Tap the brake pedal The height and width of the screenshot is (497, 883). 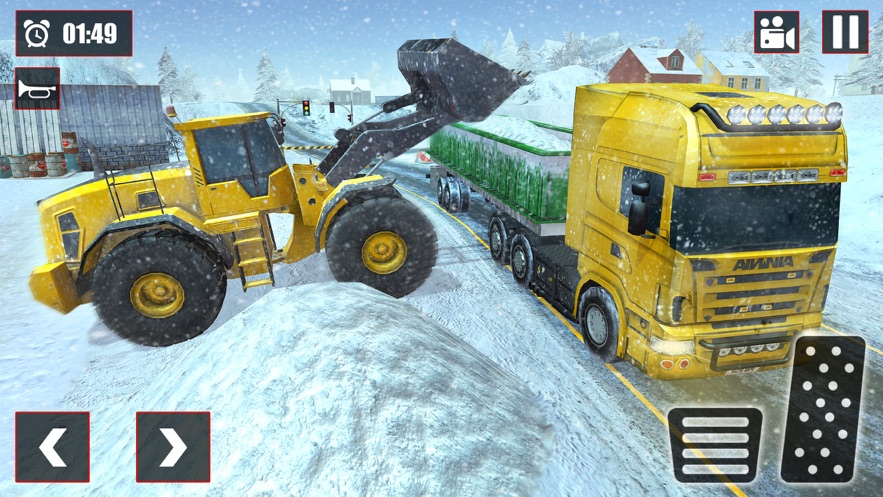click(714, 444)
